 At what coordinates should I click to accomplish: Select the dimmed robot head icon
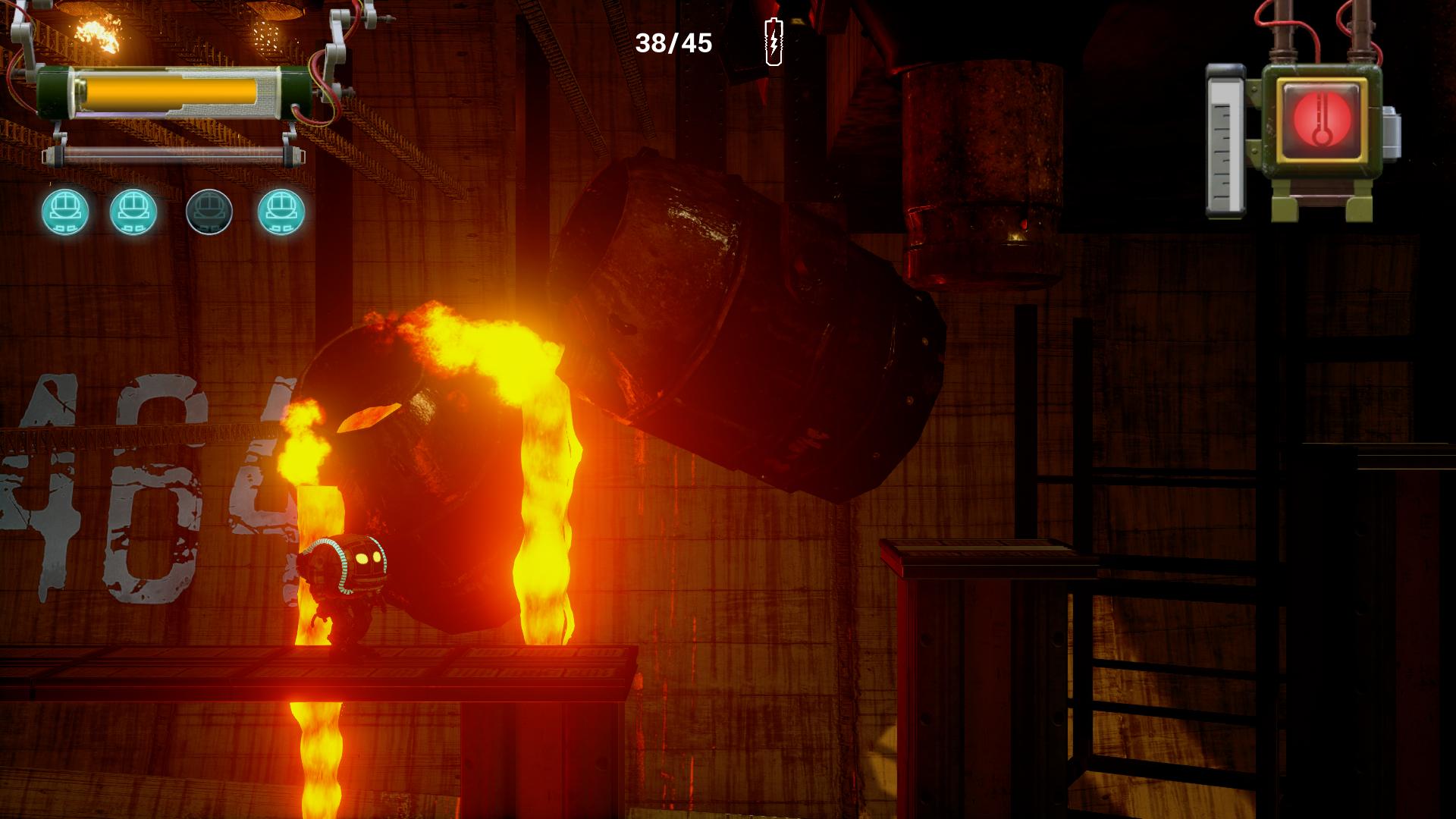[x=209, y=212]
